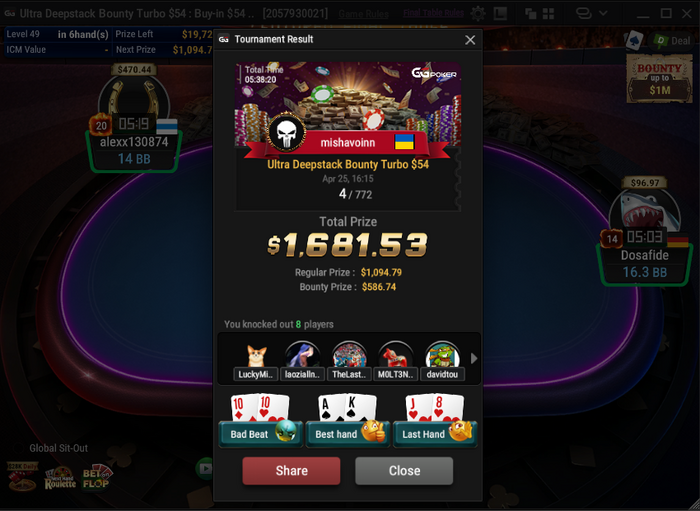
Task: Close the poker table window
Action: (x=685, y=14)
